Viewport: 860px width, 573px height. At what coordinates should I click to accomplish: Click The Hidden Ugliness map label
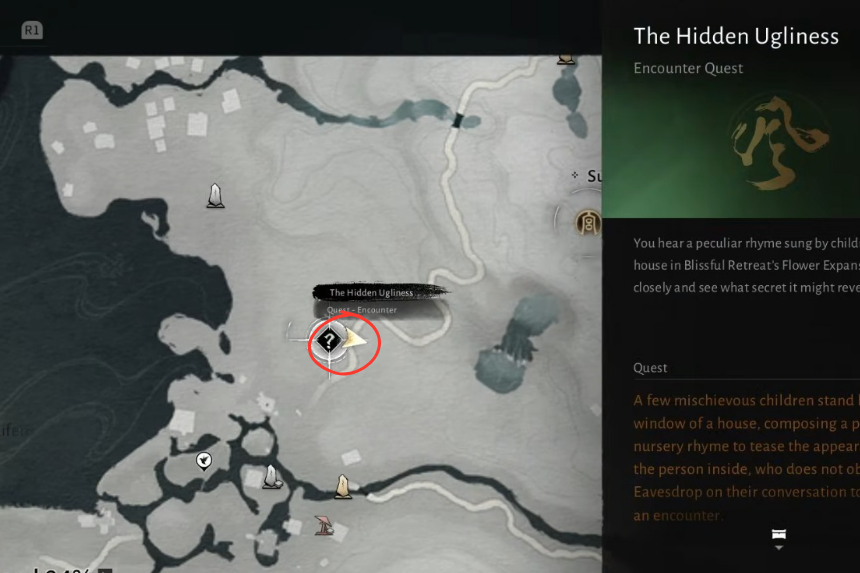tap(372, 293)
